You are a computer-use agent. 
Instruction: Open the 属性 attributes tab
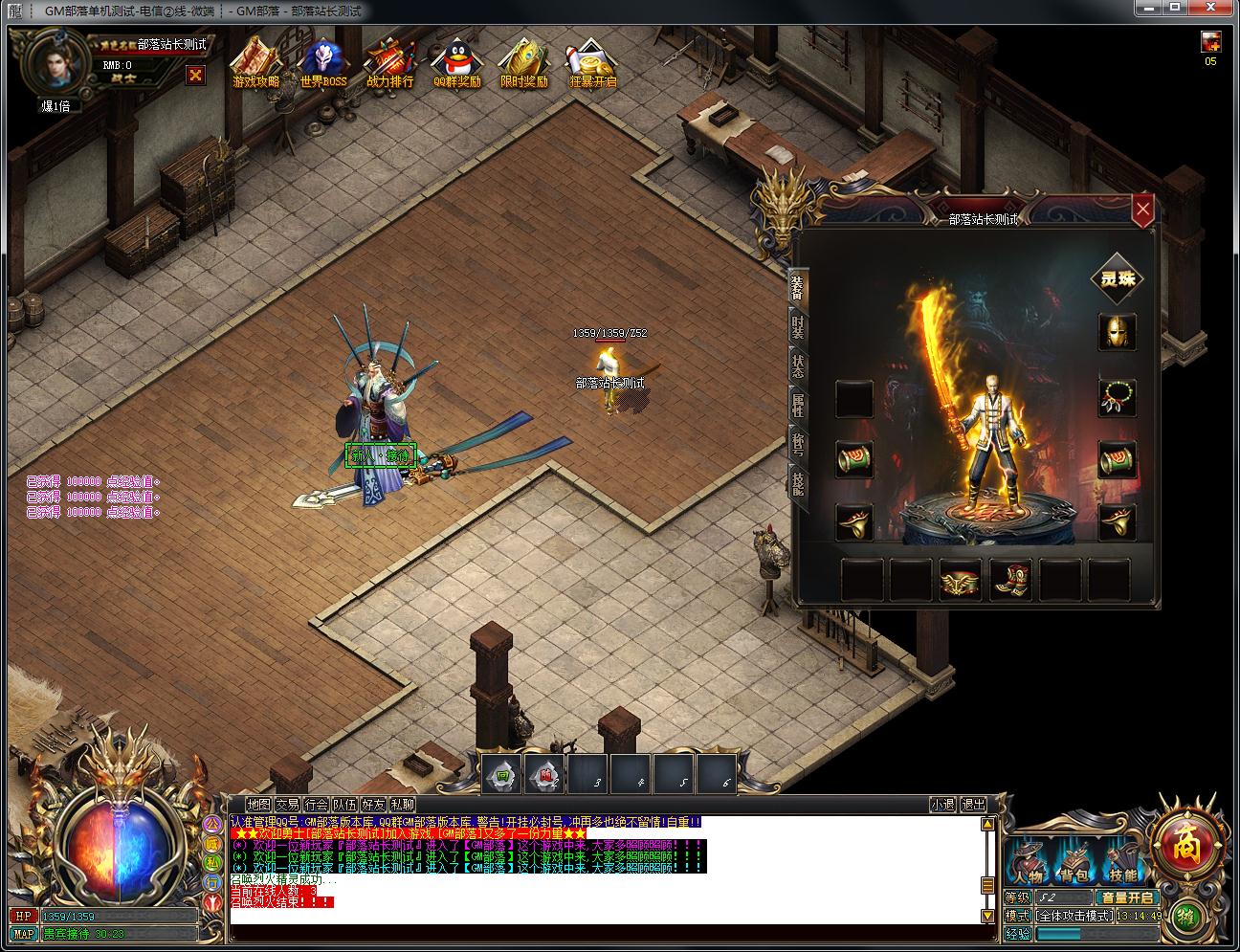798,406
